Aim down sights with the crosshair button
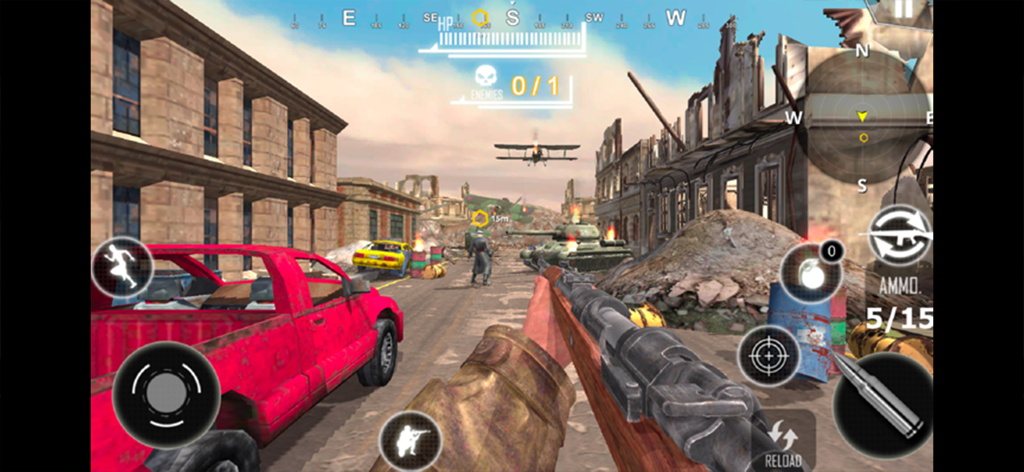The image size is (1024, 472). tap(769, 355)
